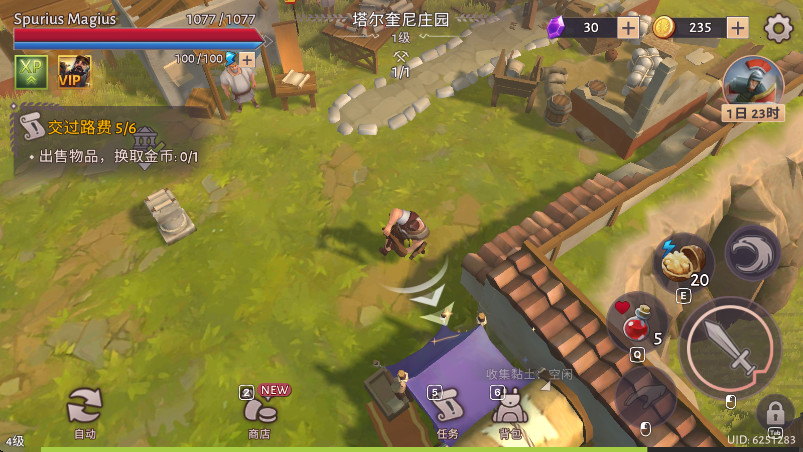This screenshot has width=803, height=452.
Task: Open the XP boost icon
Action: point(31,72)
